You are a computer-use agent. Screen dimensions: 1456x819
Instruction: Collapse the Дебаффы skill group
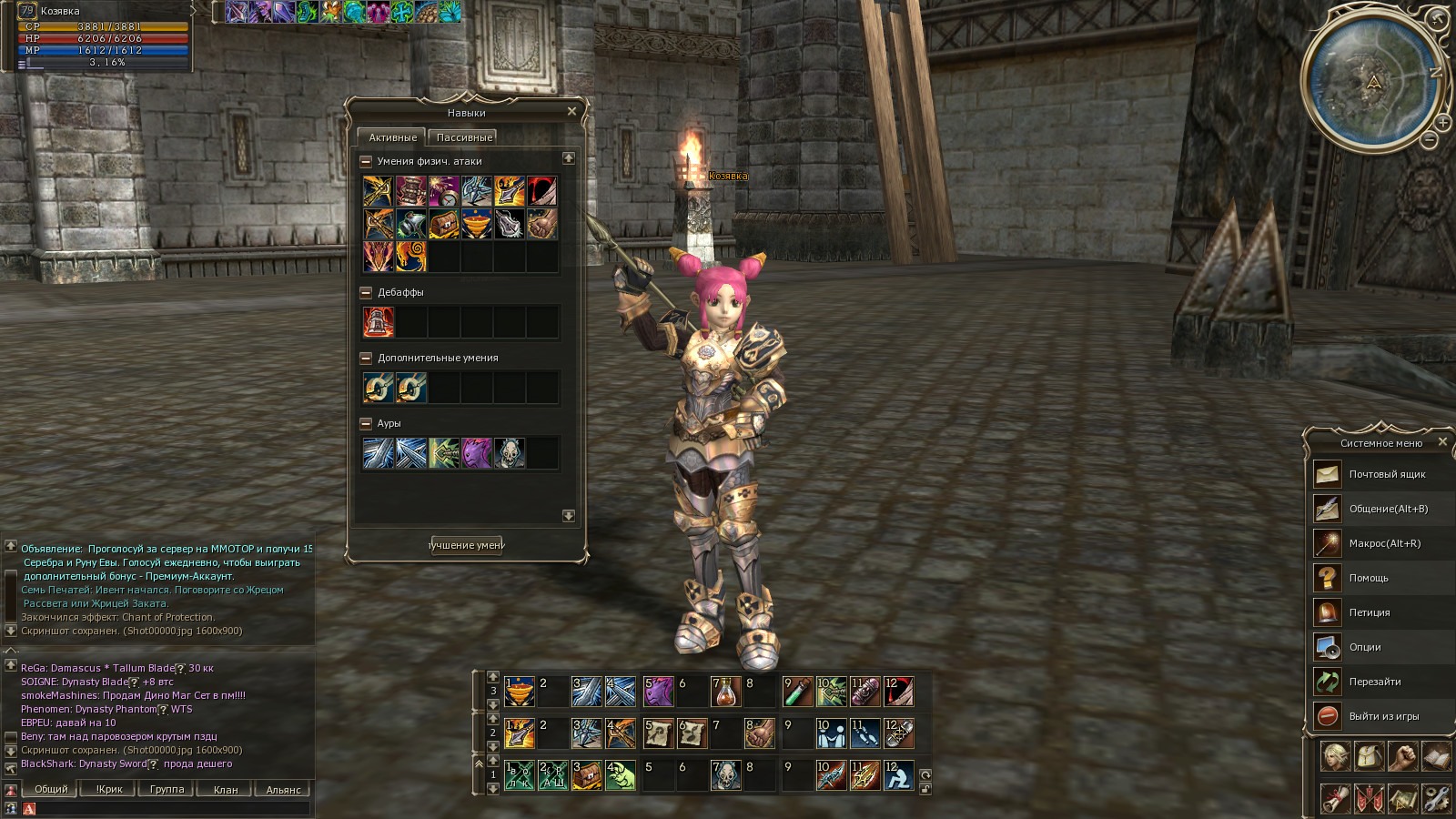pyautogui.click(x=366, y=292)
